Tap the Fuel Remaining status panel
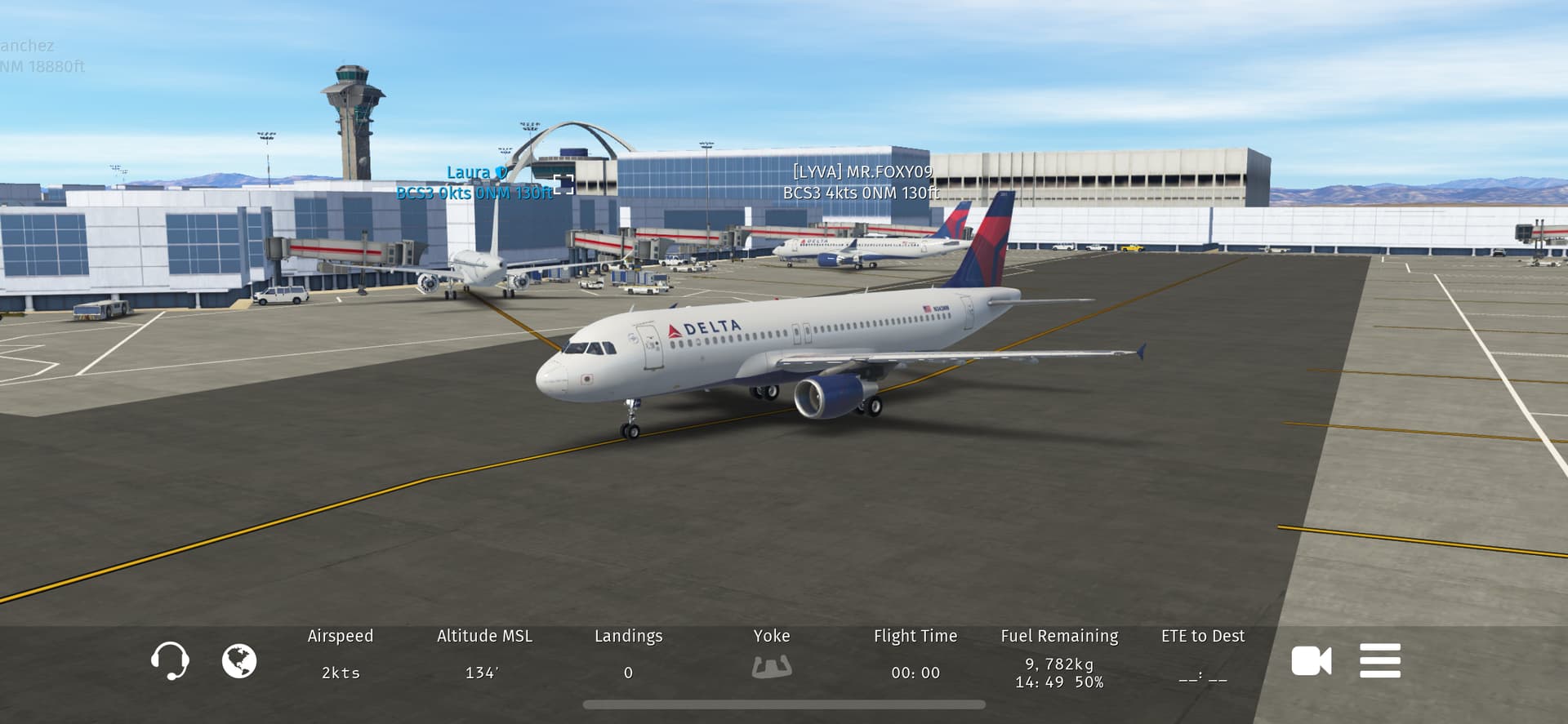 coord(1059,658)
